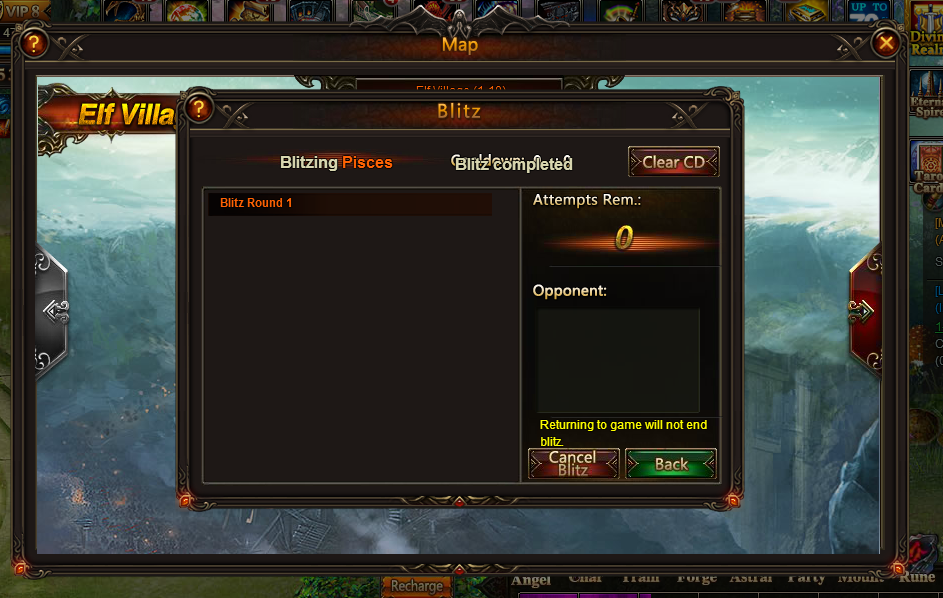
Task: Open the Divine Realm icon
Action: click(x=927, y=28)
